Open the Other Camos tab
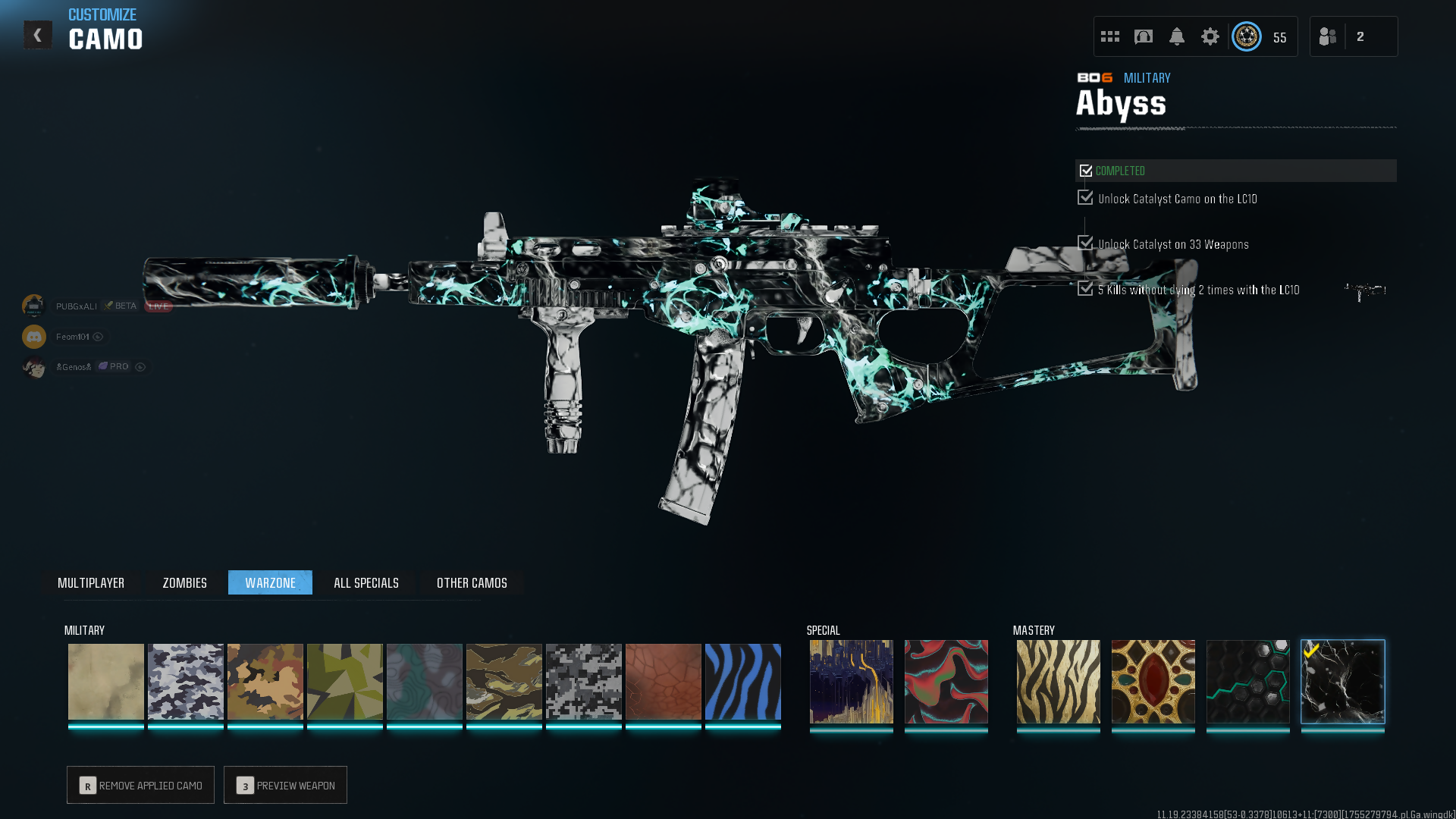1456x819 pixels. point(472,582)
